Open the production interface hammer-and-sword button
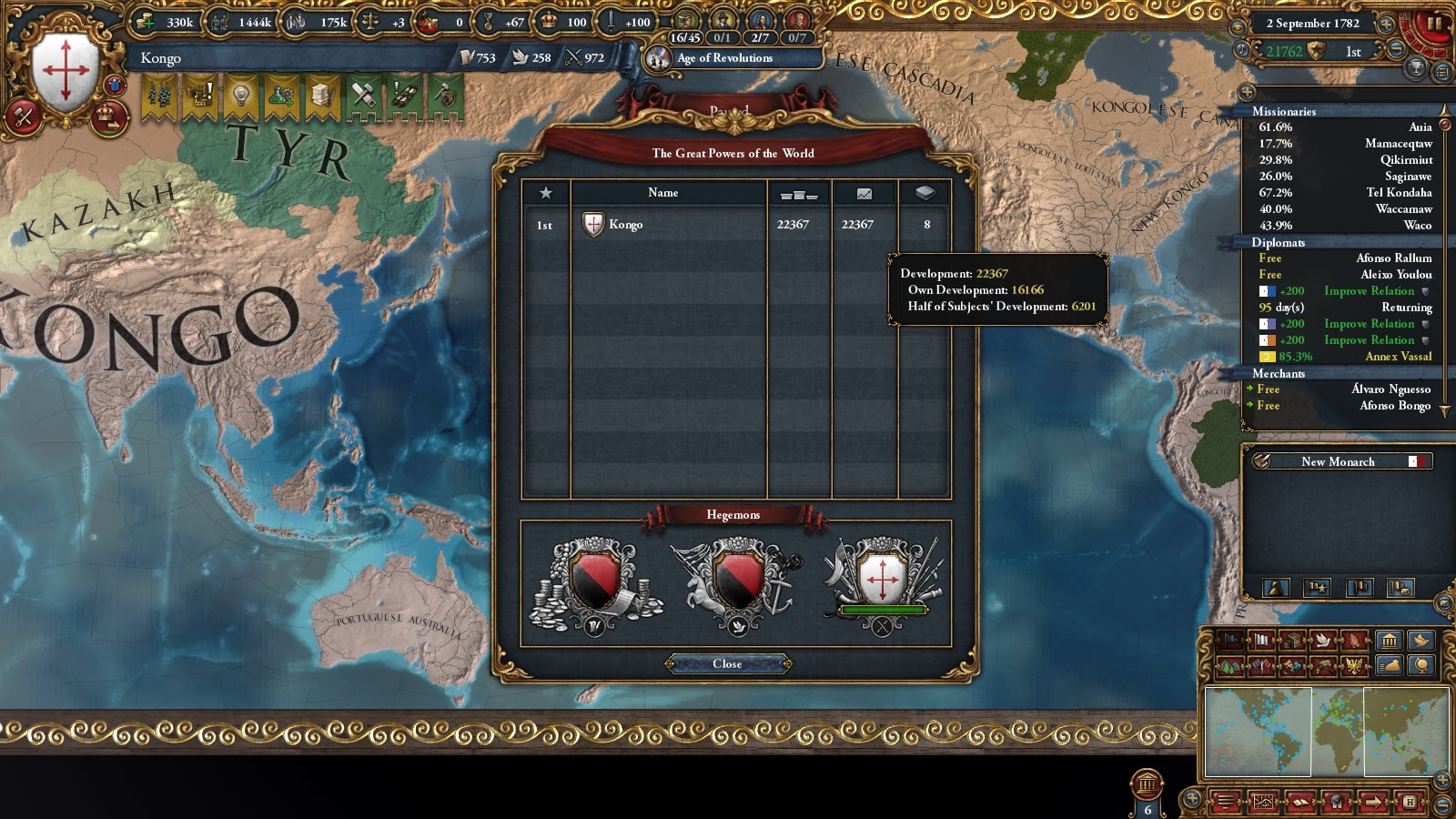 pos(23,117)
